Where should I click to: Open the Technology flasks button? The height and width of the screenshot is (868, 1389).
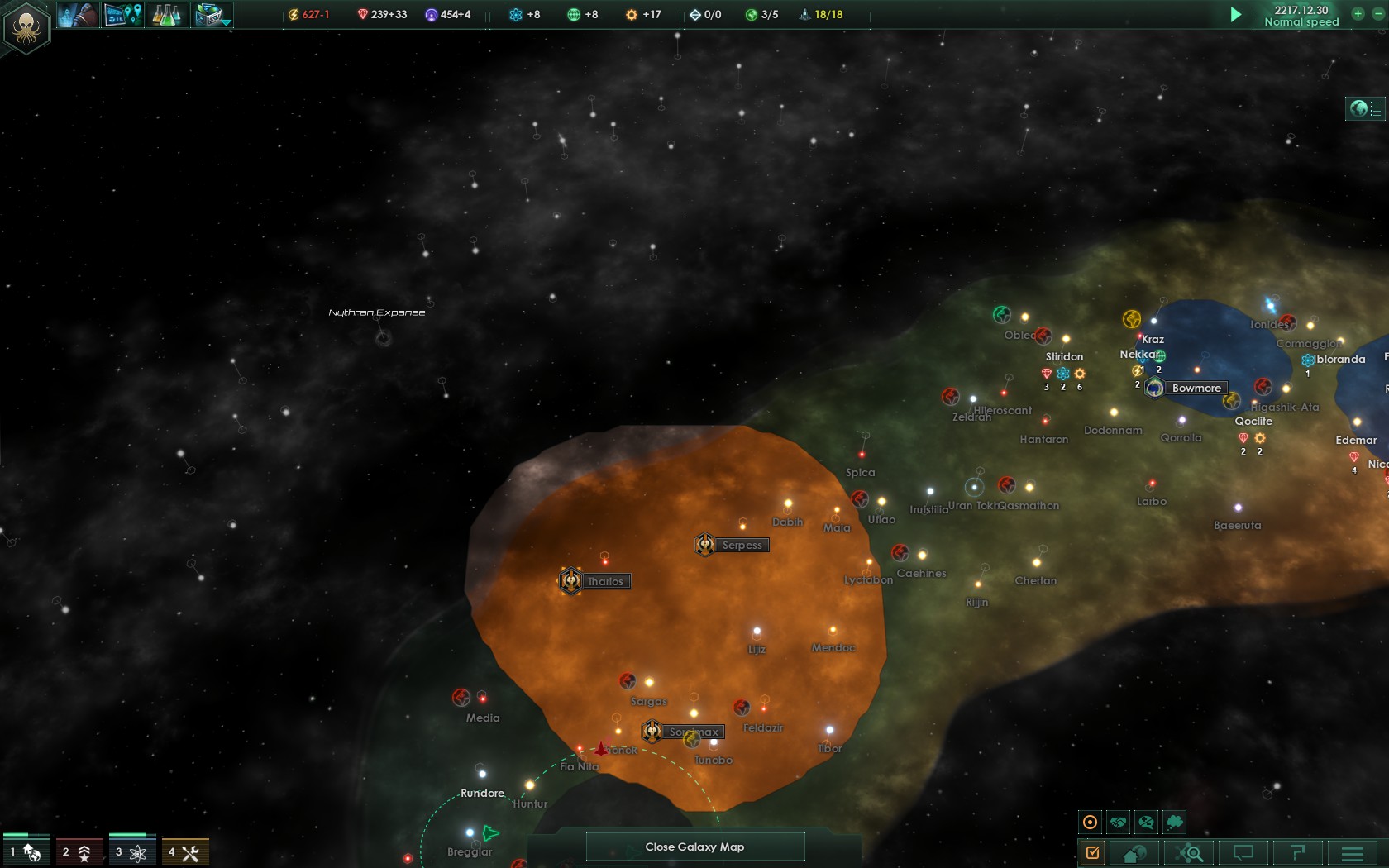[x=166, y=15]
